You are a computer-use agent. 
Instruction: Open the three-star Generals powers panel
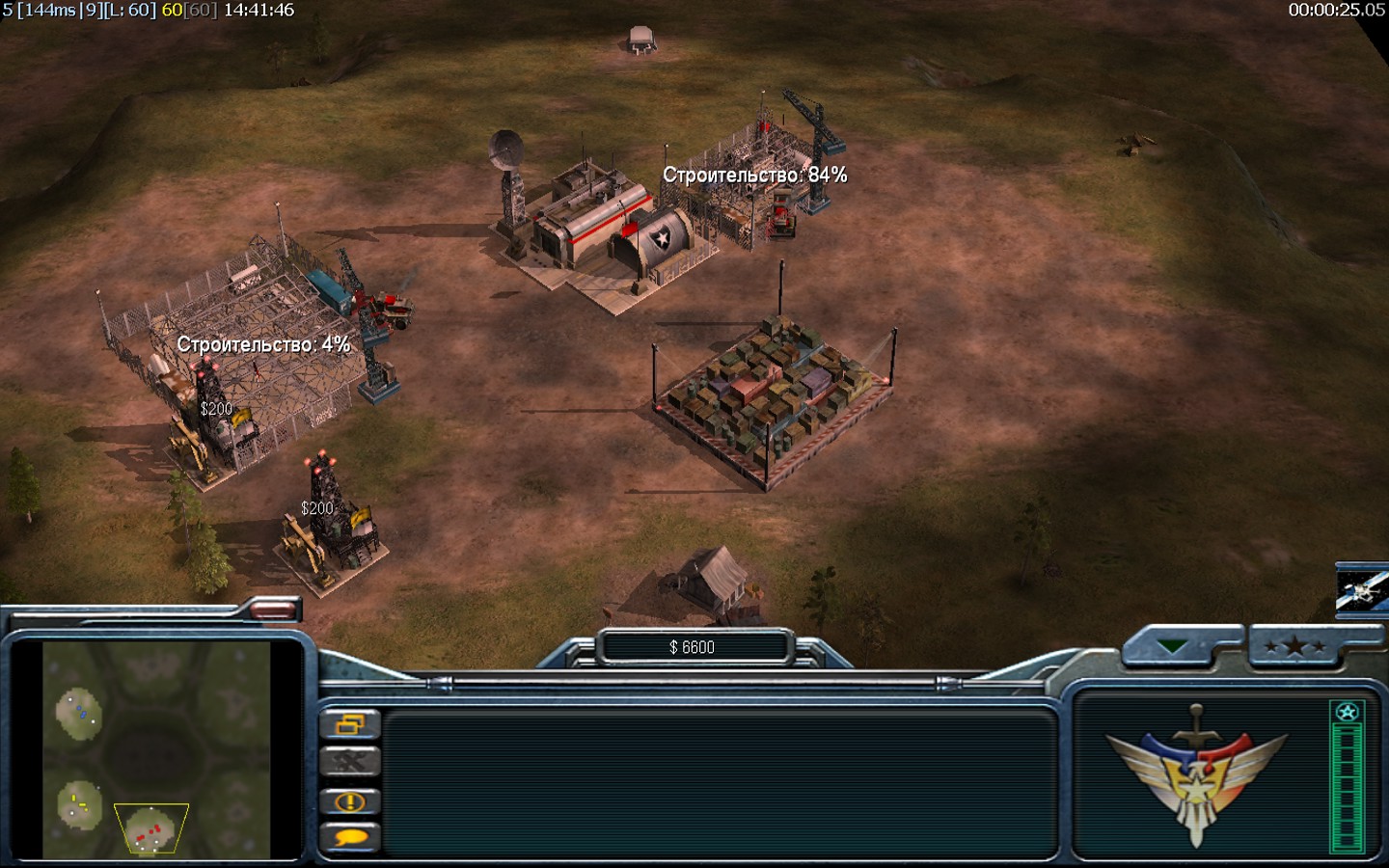pos(1297,647)
